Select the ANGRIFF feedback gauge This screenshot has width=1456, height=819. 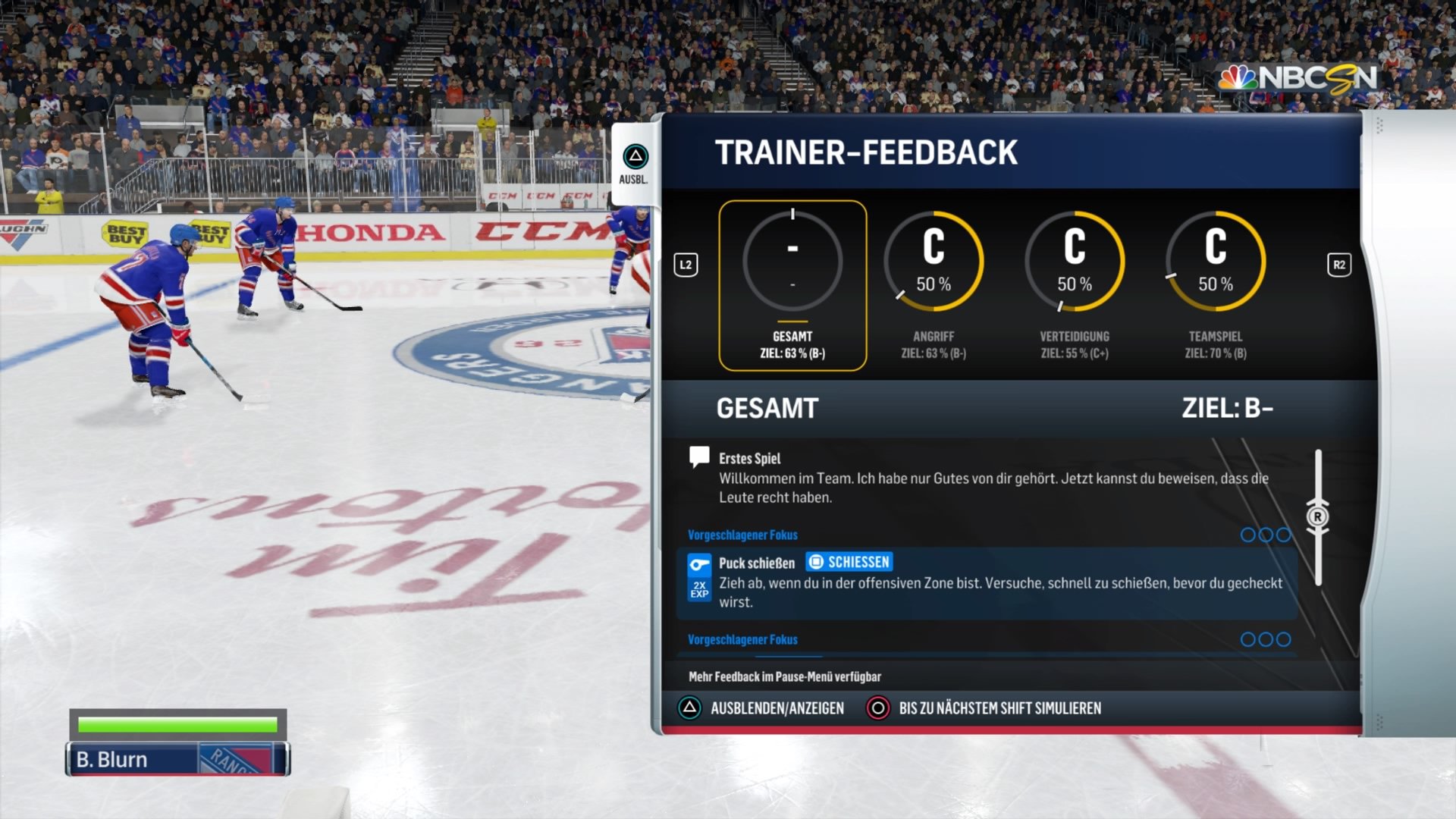coord(934,262)
